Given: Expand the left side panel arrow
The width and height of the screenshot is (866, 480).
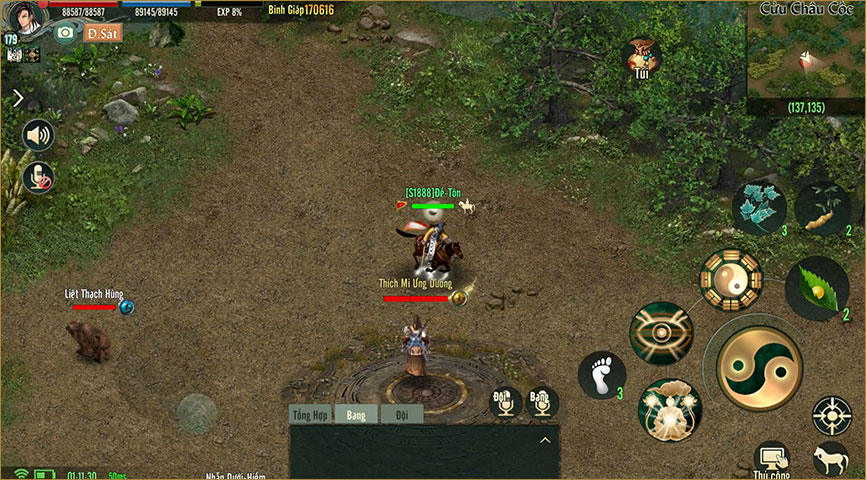Looking at the screenshot, I should click(18, 98).
